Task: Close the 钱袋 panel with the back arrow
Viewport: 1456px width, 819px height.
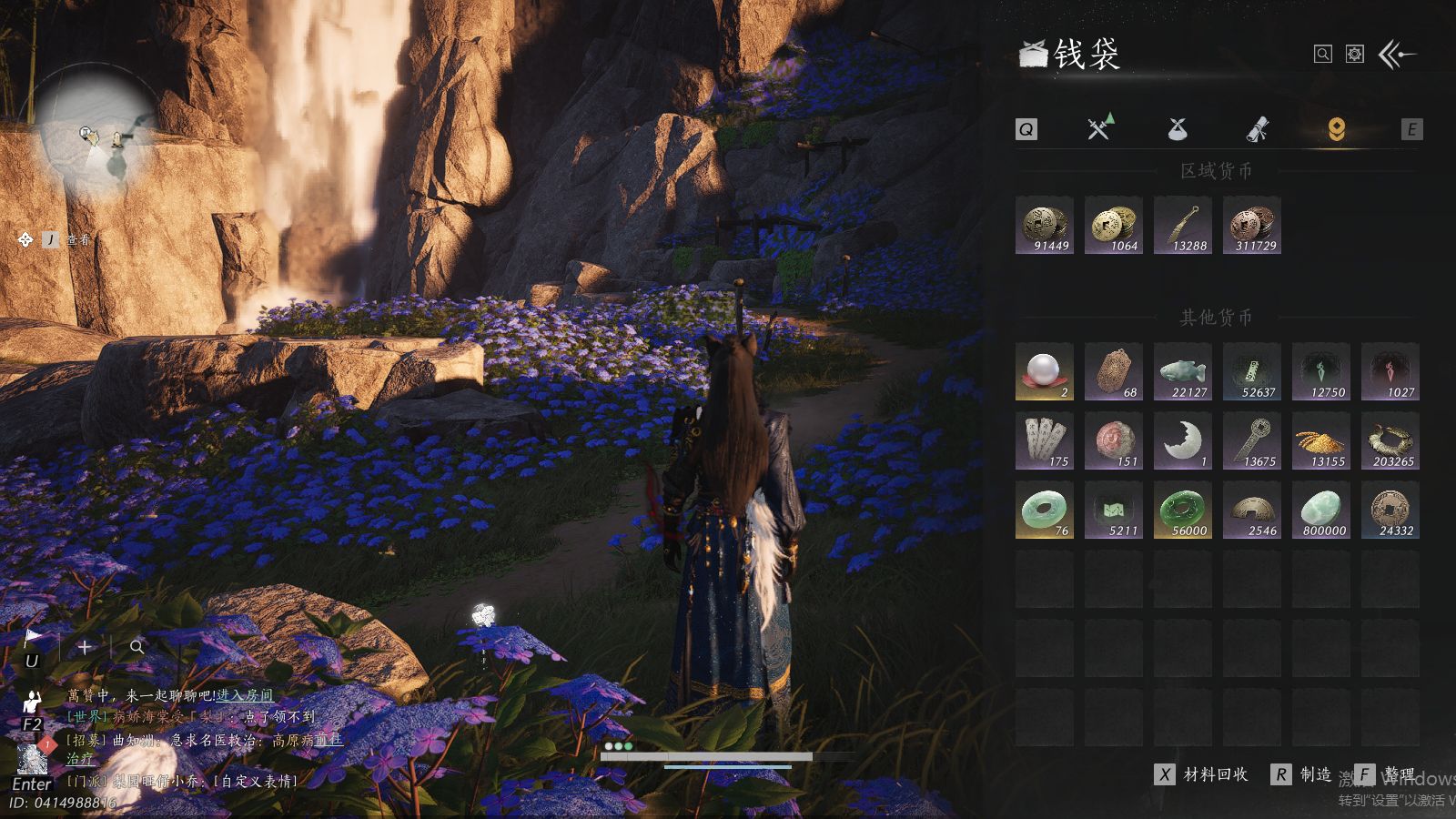Action: pyautogui.click(x=1397, y=55)
